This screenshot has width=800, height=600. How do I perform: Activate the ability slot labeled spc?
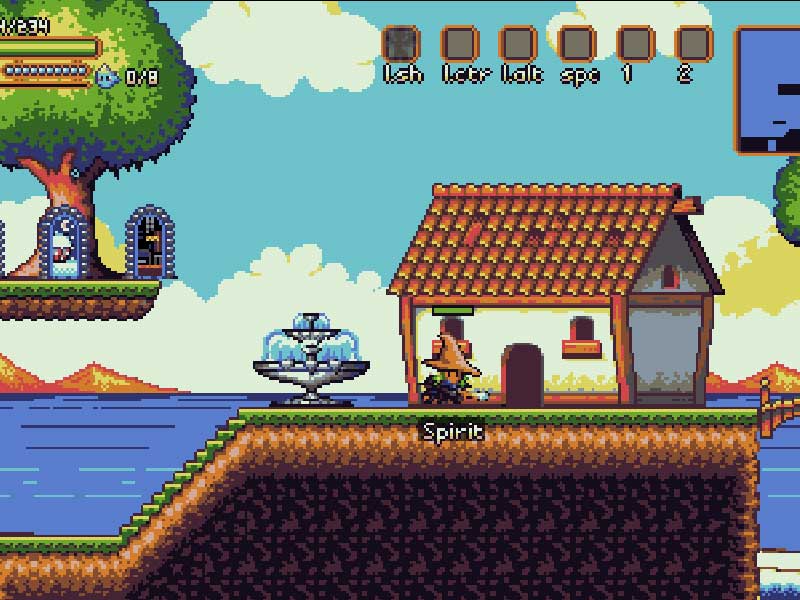(x=577, y=44)
